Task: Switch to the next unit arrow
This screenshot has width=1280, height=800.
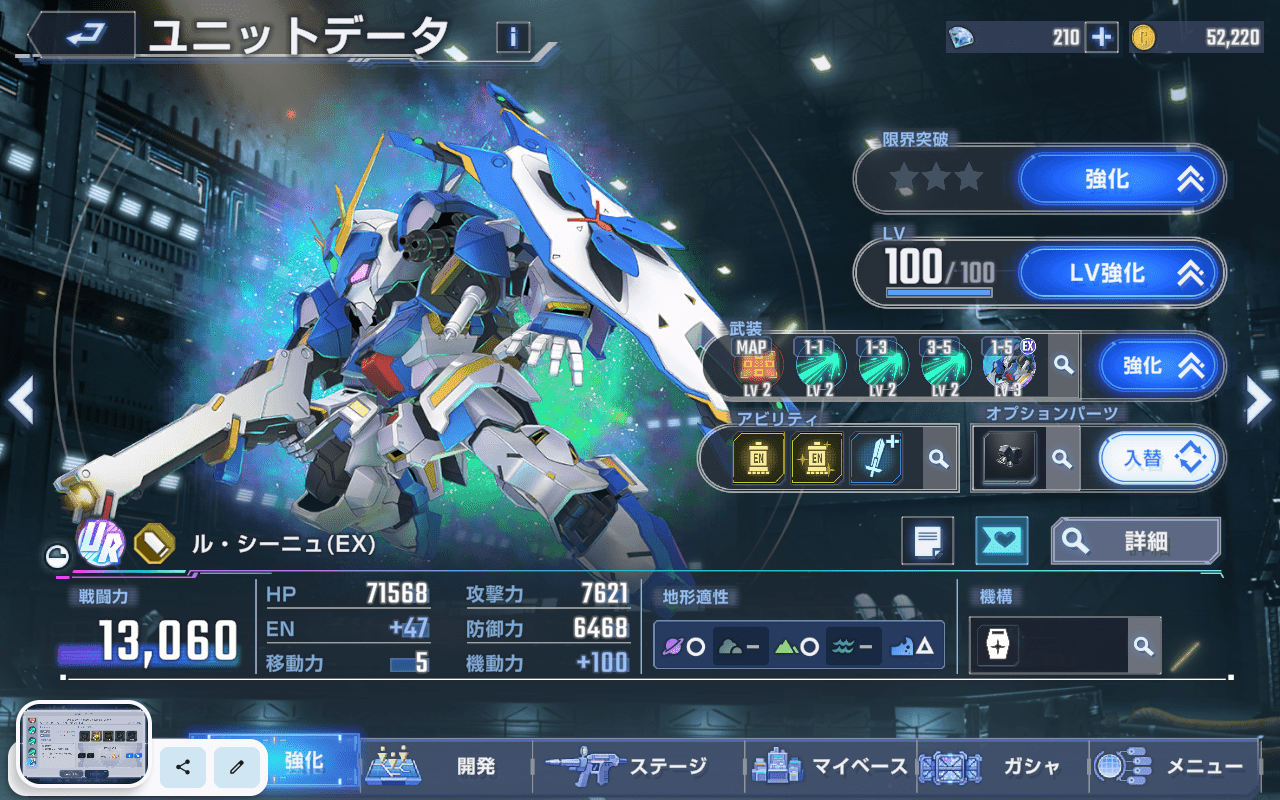Action: click(x=1258, y=400)
